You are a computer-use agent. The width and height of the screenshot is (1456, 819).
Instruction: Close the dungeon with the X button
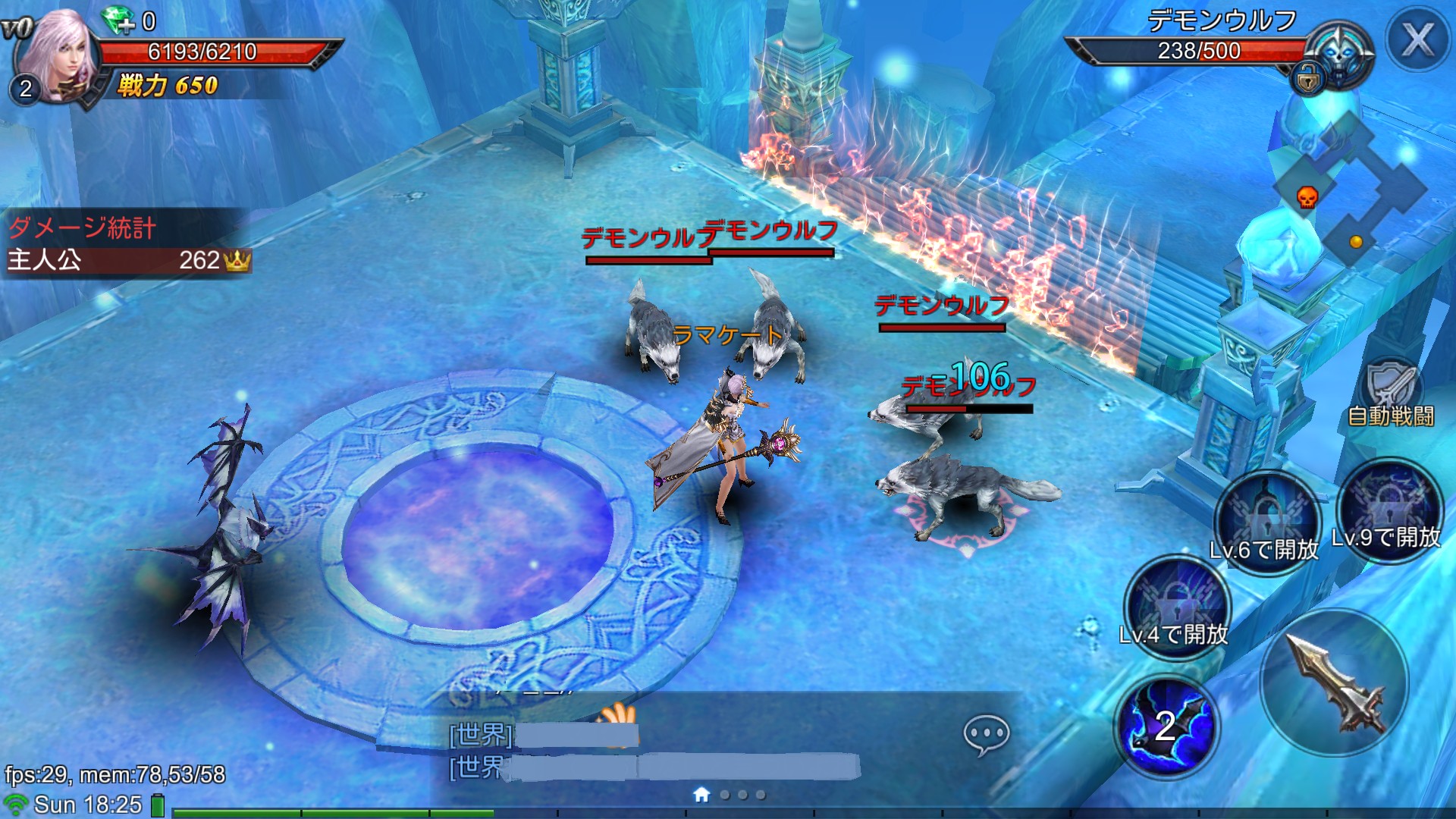click(x=1417, y=39)
